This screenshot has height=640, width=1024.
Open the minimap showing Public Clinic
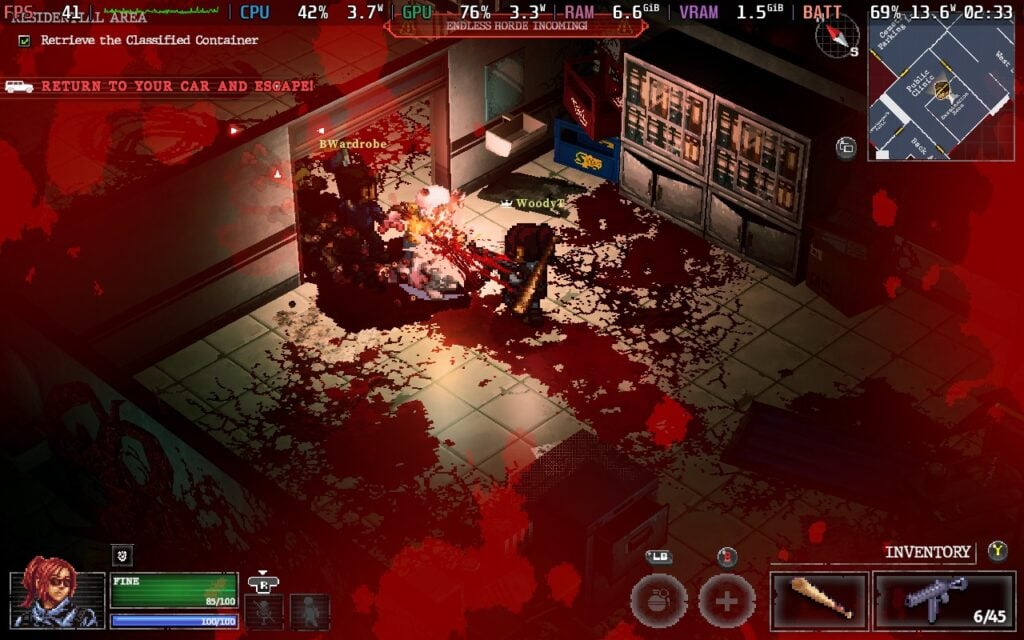(942, 90)
